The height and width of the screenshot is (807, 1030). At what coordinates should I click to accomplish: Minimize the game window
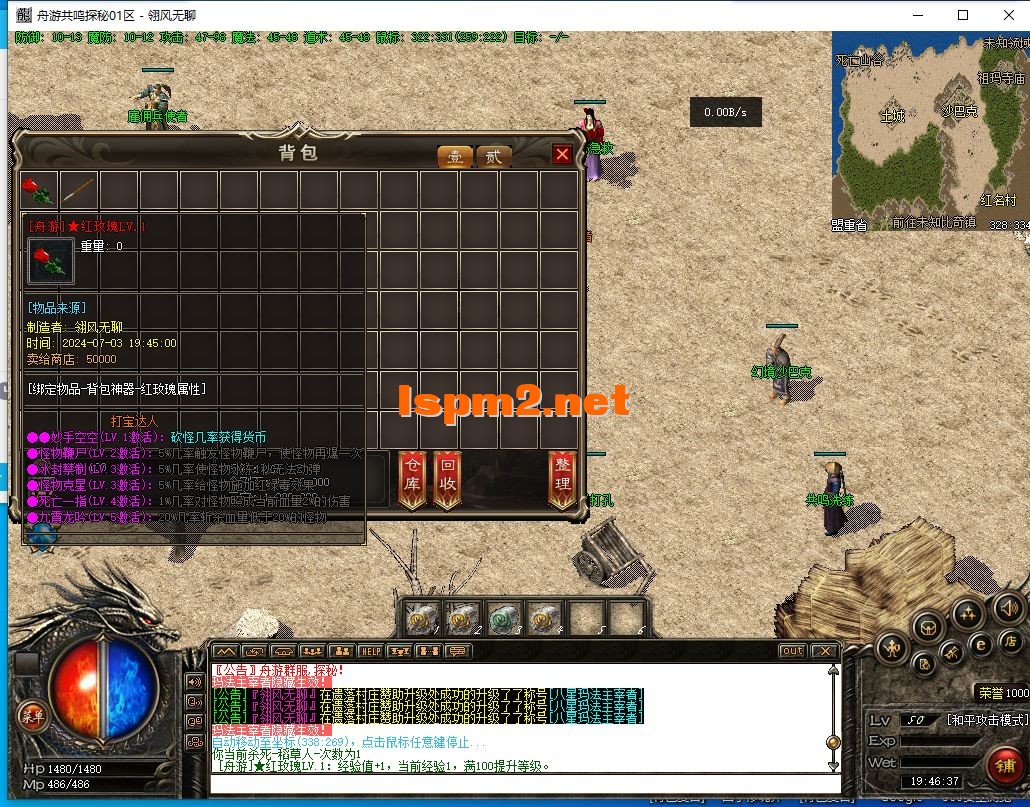917,15
